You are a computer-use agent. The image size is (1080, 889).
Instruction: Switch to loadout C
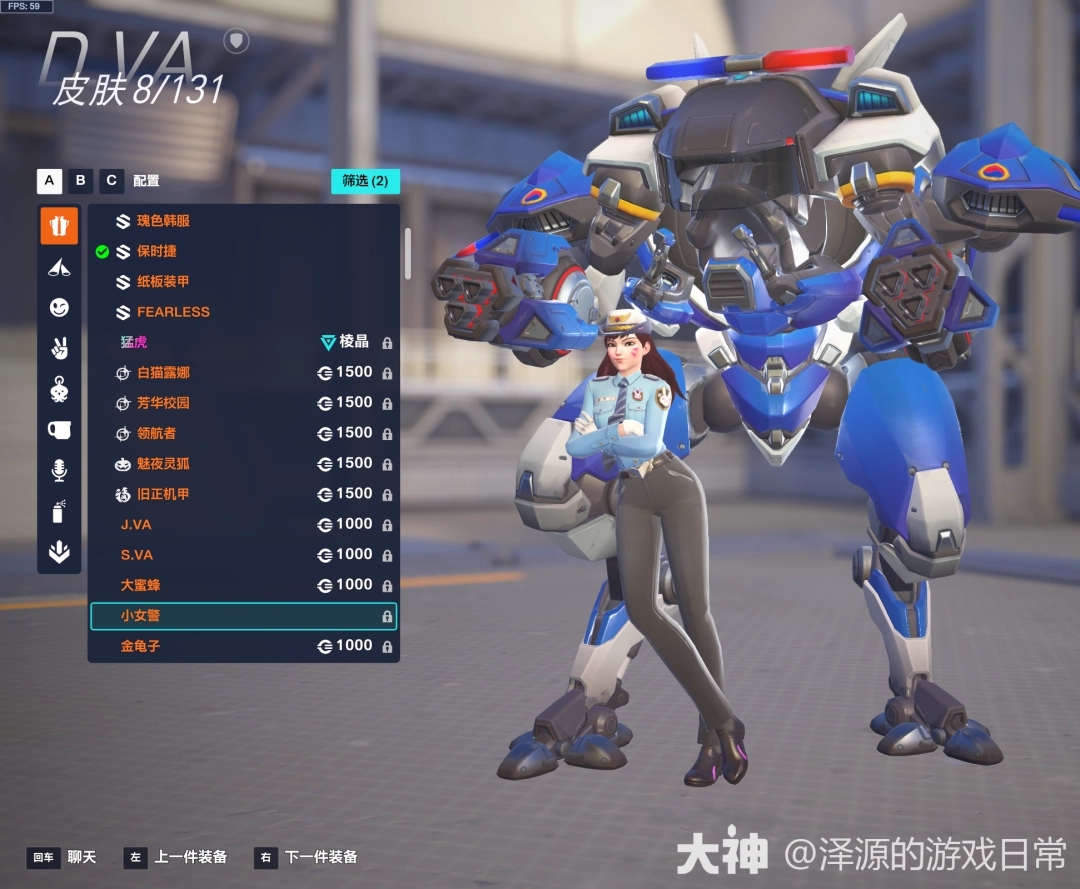[112, 181]
